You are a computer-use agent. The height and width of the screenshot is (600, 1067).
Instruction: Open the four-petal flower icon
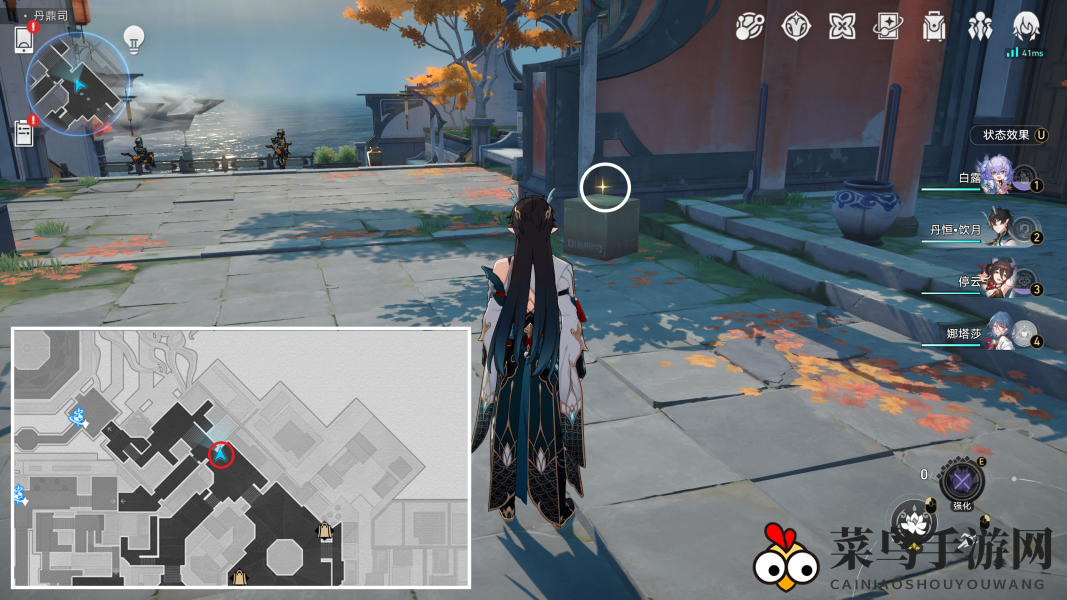click(x=841, y=27)
